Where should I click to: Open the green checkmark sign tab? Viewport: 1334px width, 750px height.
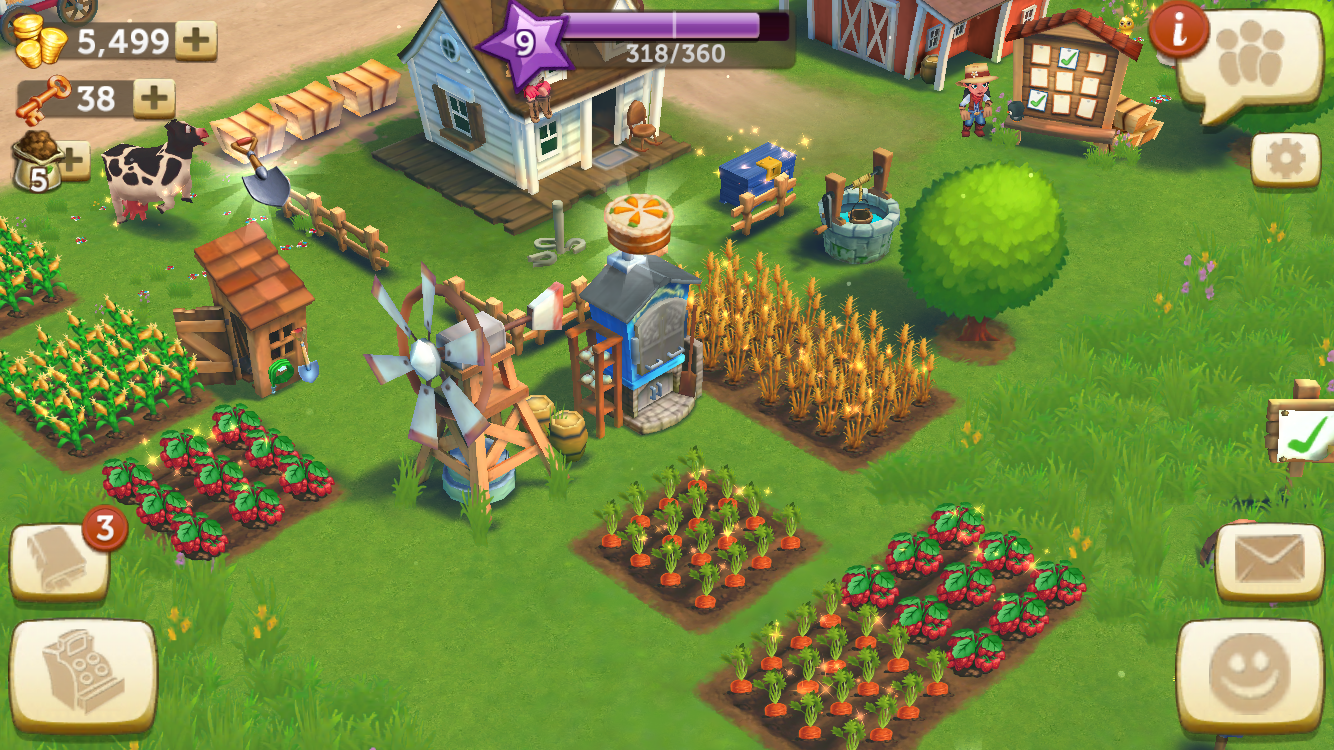click(x=1305, y=433)
